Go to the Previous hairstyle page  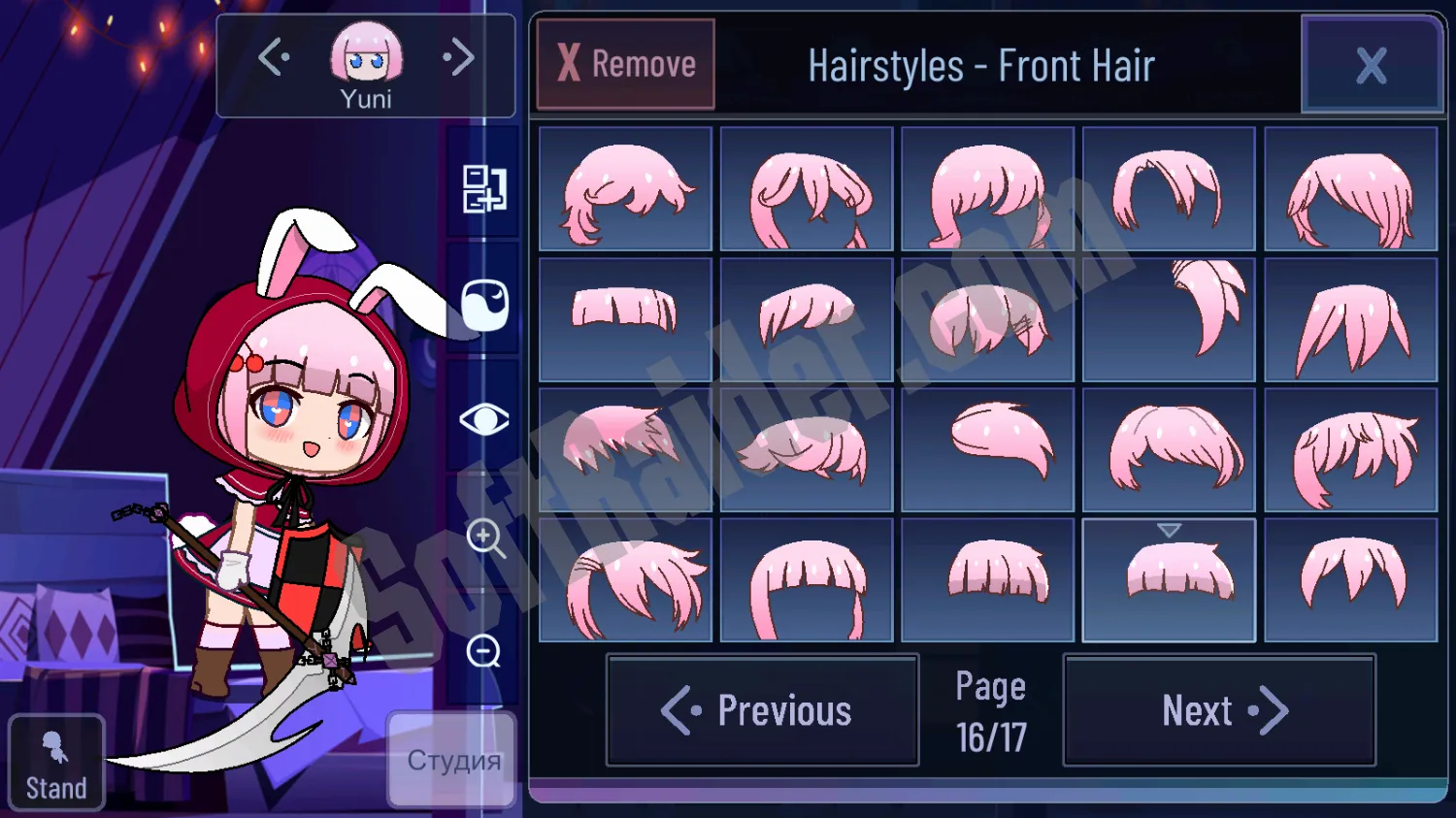pyautogui.click(x=762, y=710)
